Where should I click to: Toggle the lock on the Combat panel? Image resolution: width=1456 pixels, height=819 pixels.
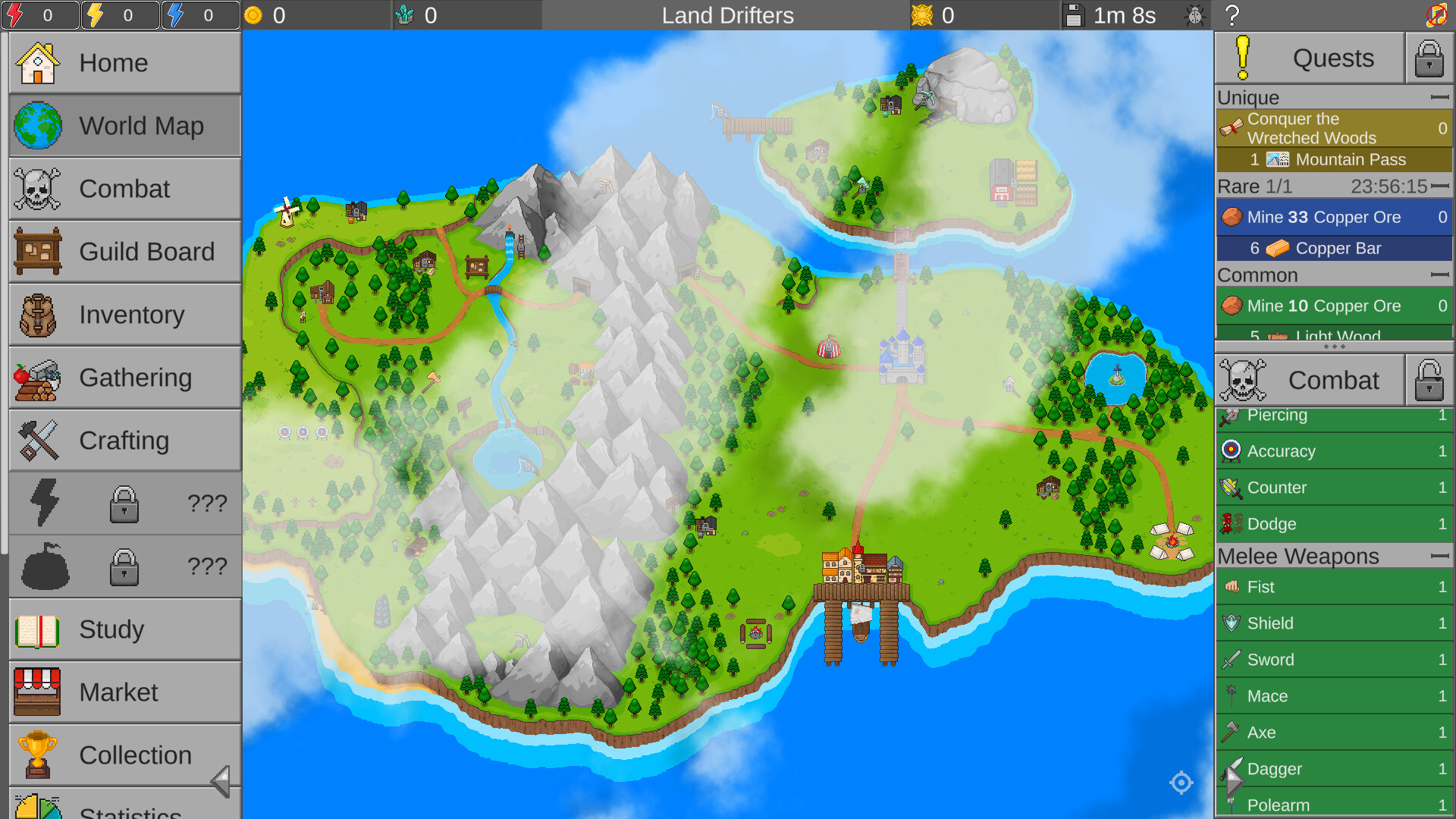(x=1429, y=380)
